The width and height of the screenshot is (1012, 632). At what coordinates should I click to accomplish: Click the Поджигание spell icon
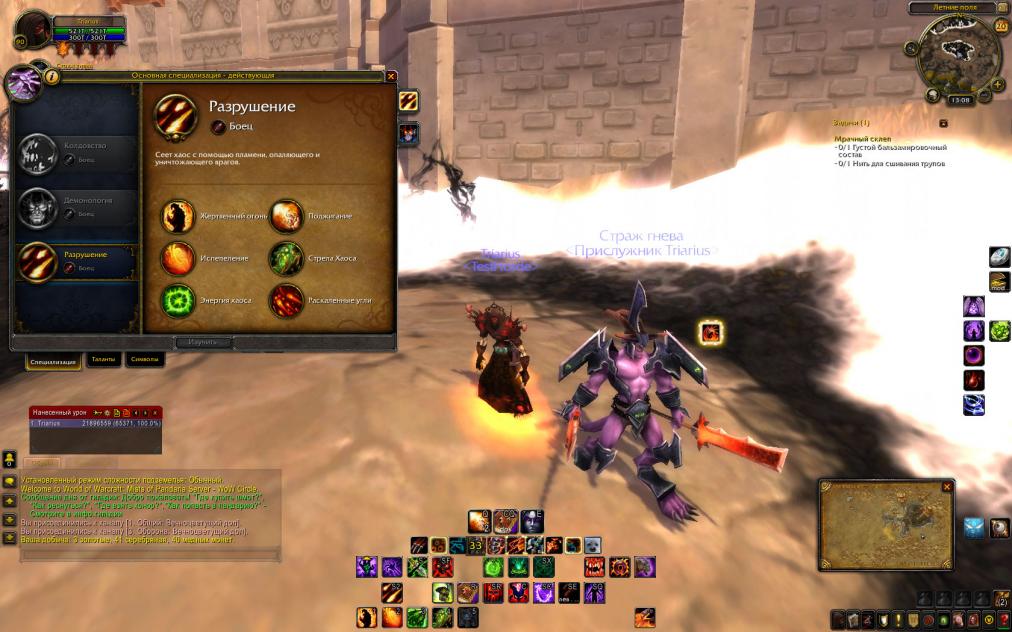287,216
